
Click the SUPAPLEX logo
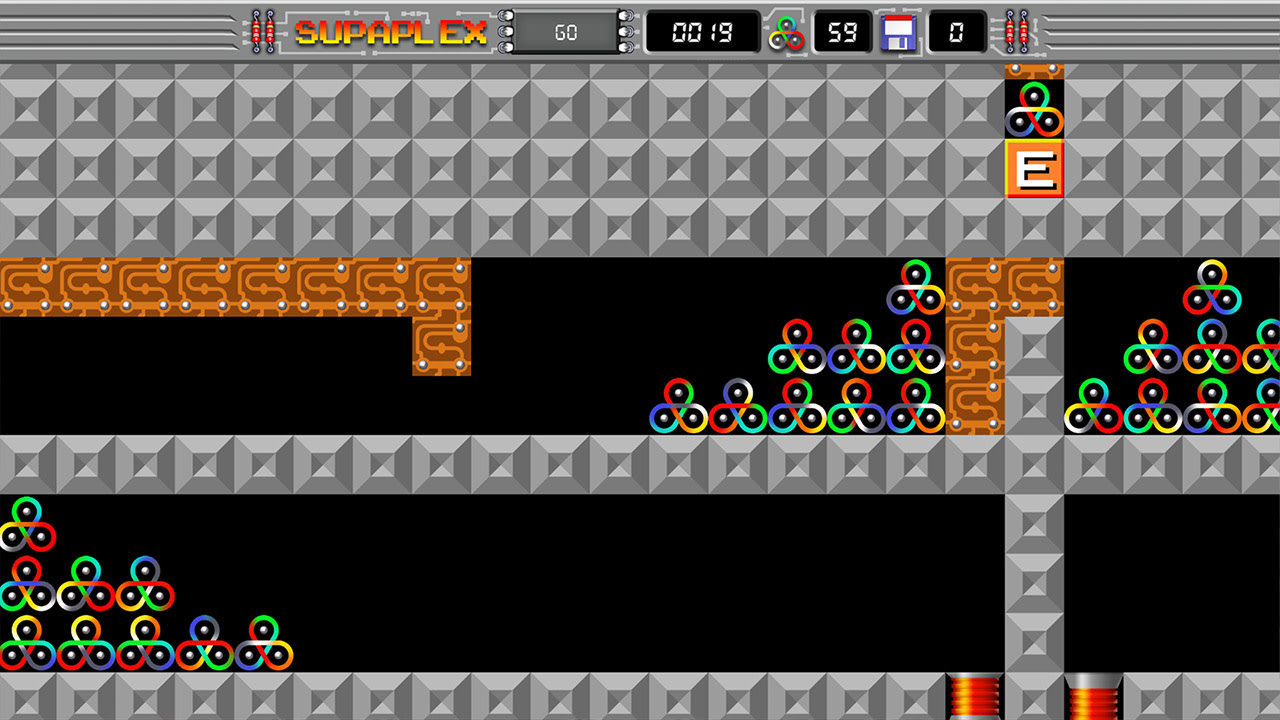pyautogui.click(x=390, y=31)
